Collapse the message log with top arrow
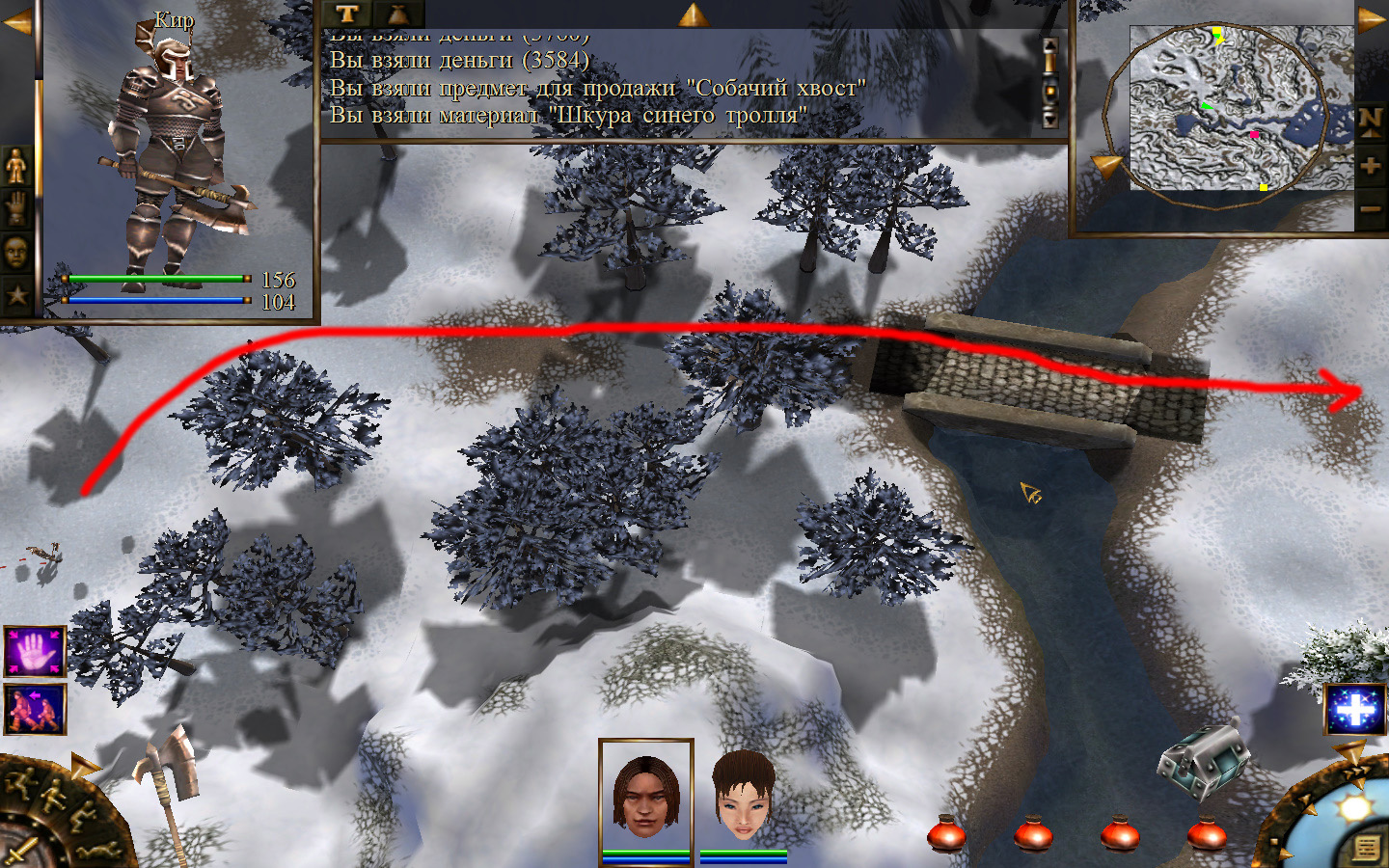 [x=693, y=14]
